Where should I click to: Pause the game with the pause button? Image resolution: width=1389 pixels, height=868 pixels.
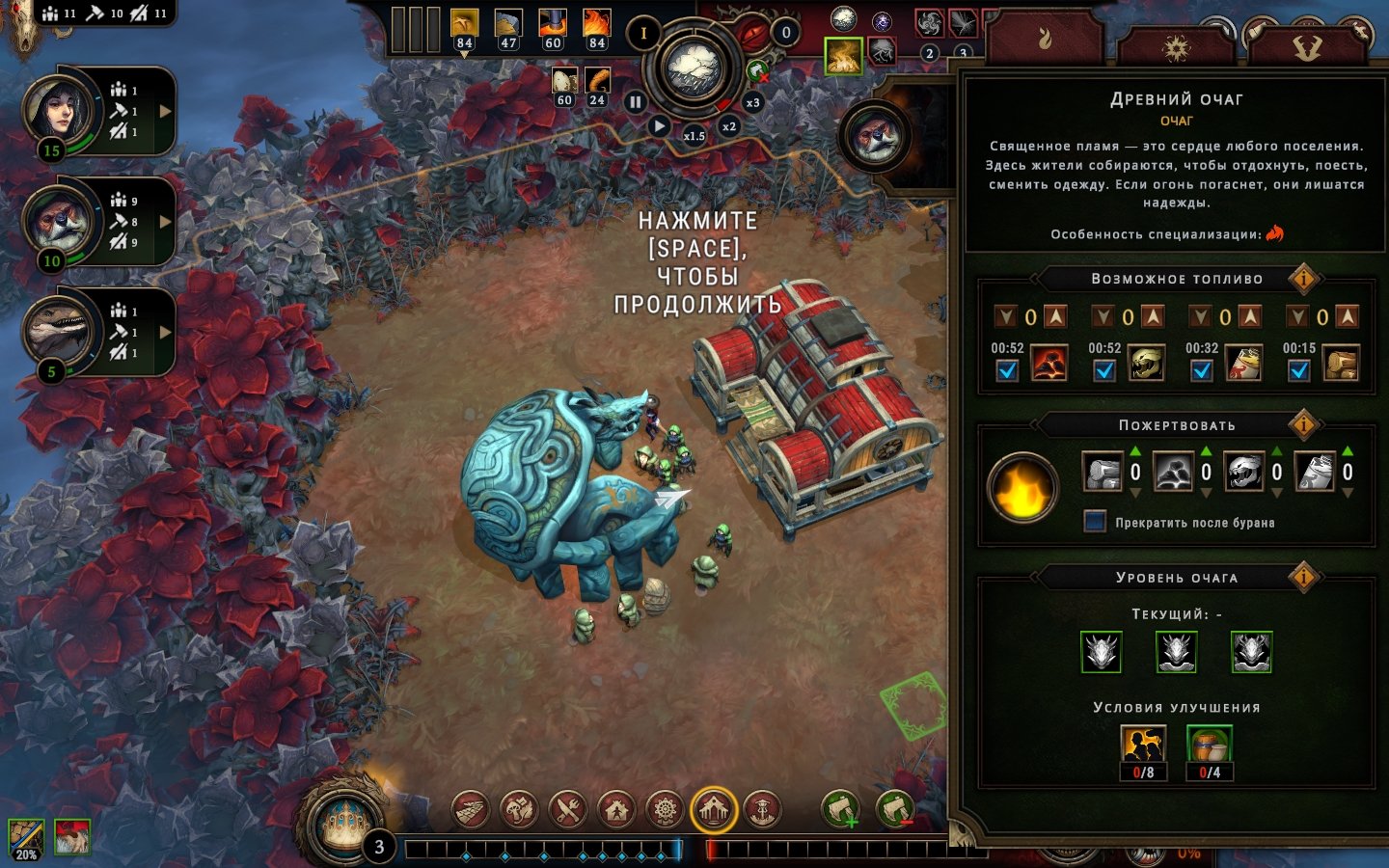coord(635,101)
